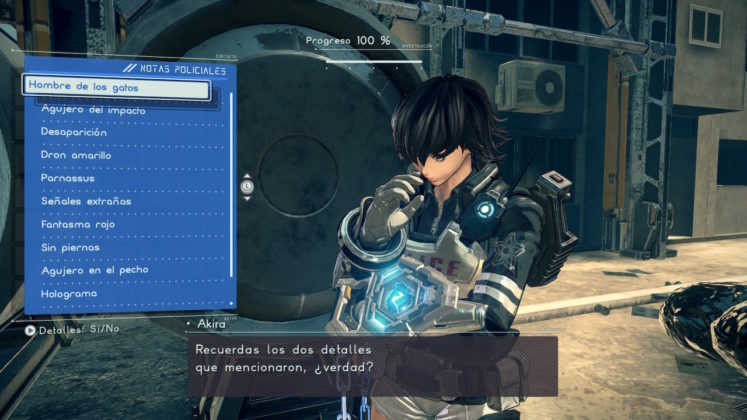Select the 'Señales extrañas' note
The image size is (747, 420).
[86, 201]
